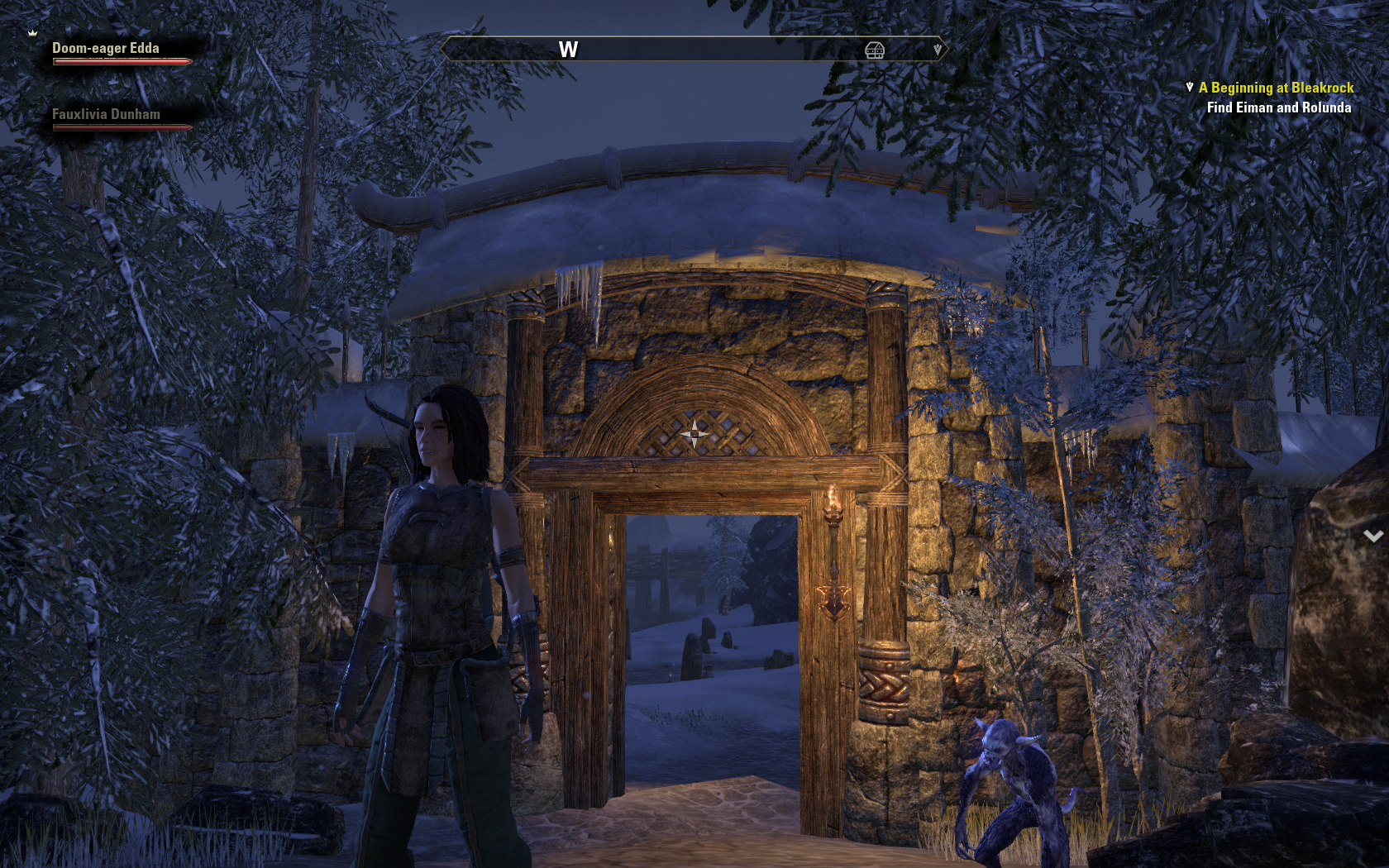Click the group leader crown icon
The height and width of the screenshot is (868, 1389).
(33, 34)
